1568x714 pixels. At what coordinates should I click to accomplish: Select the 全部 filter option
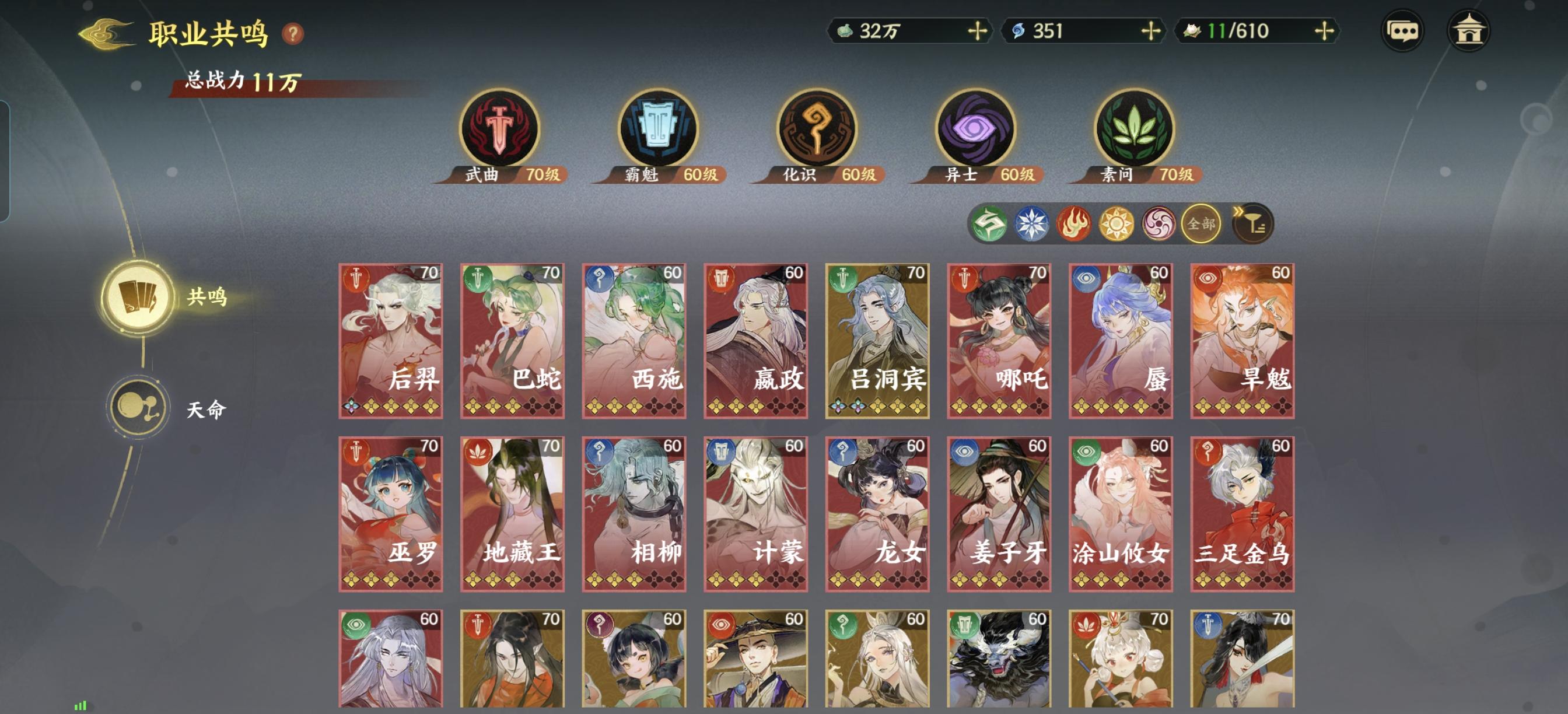(x=1200, y=224)
